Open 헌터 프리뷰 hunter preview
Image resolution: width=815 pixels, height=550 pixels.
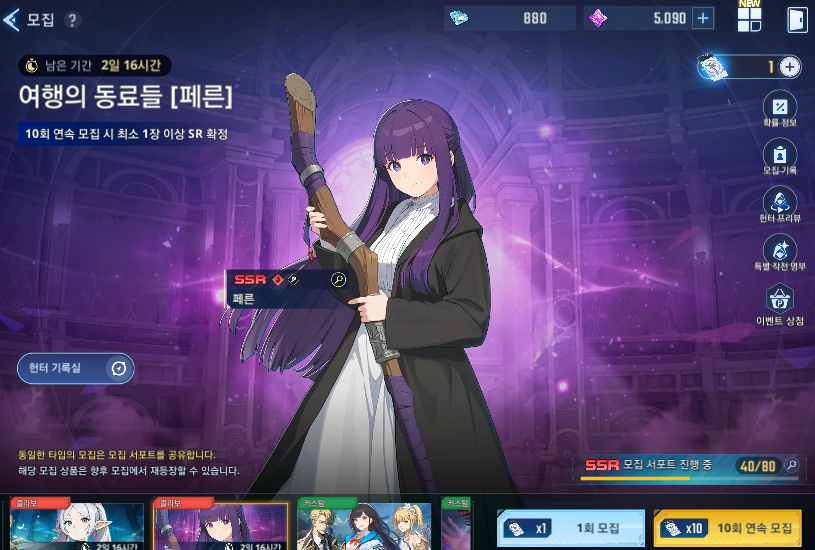tap(780, 205)
